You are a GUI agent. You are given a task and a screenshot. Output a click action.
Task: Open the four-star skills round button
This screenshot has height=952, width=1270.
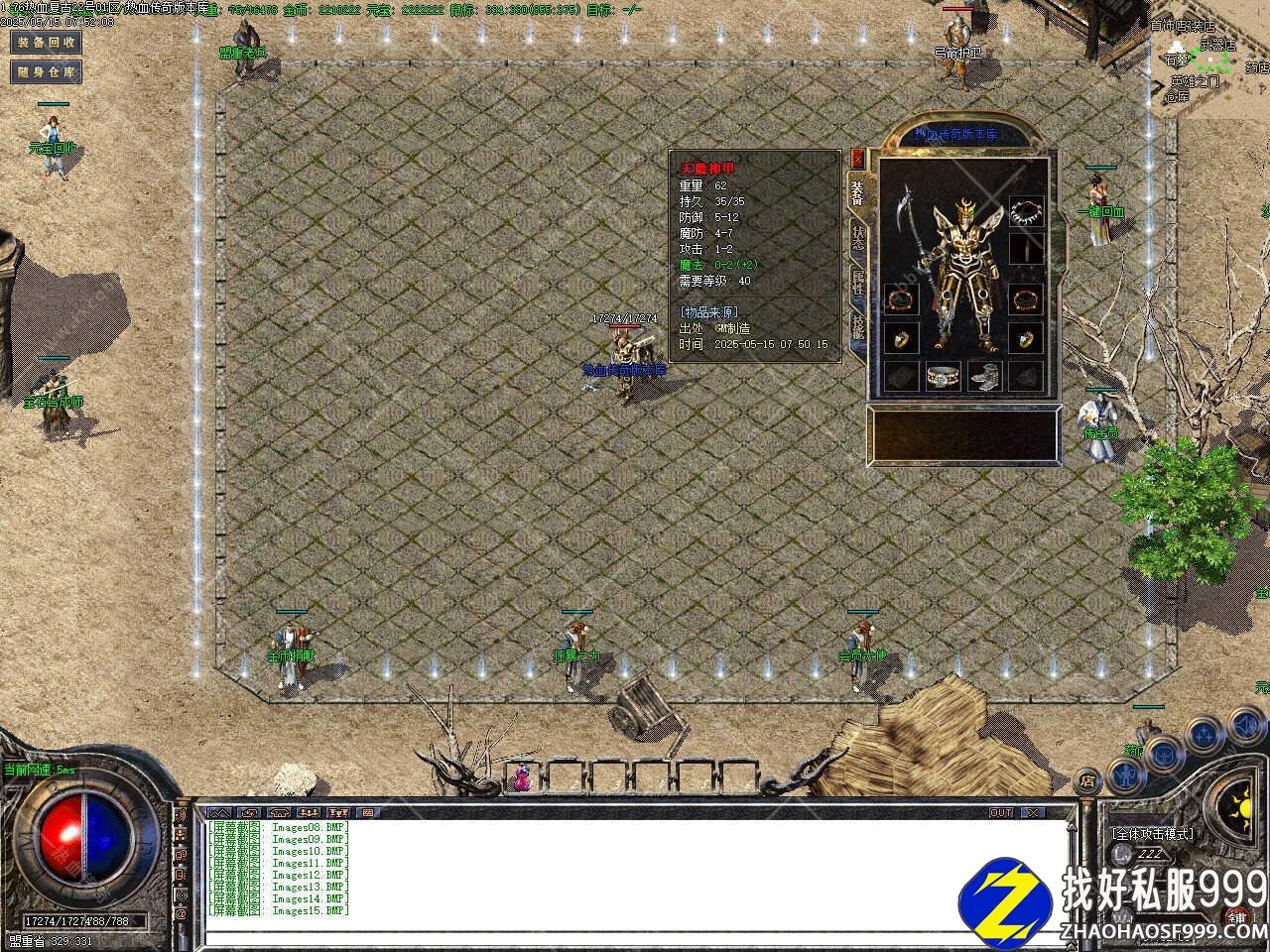(1204, 735)
